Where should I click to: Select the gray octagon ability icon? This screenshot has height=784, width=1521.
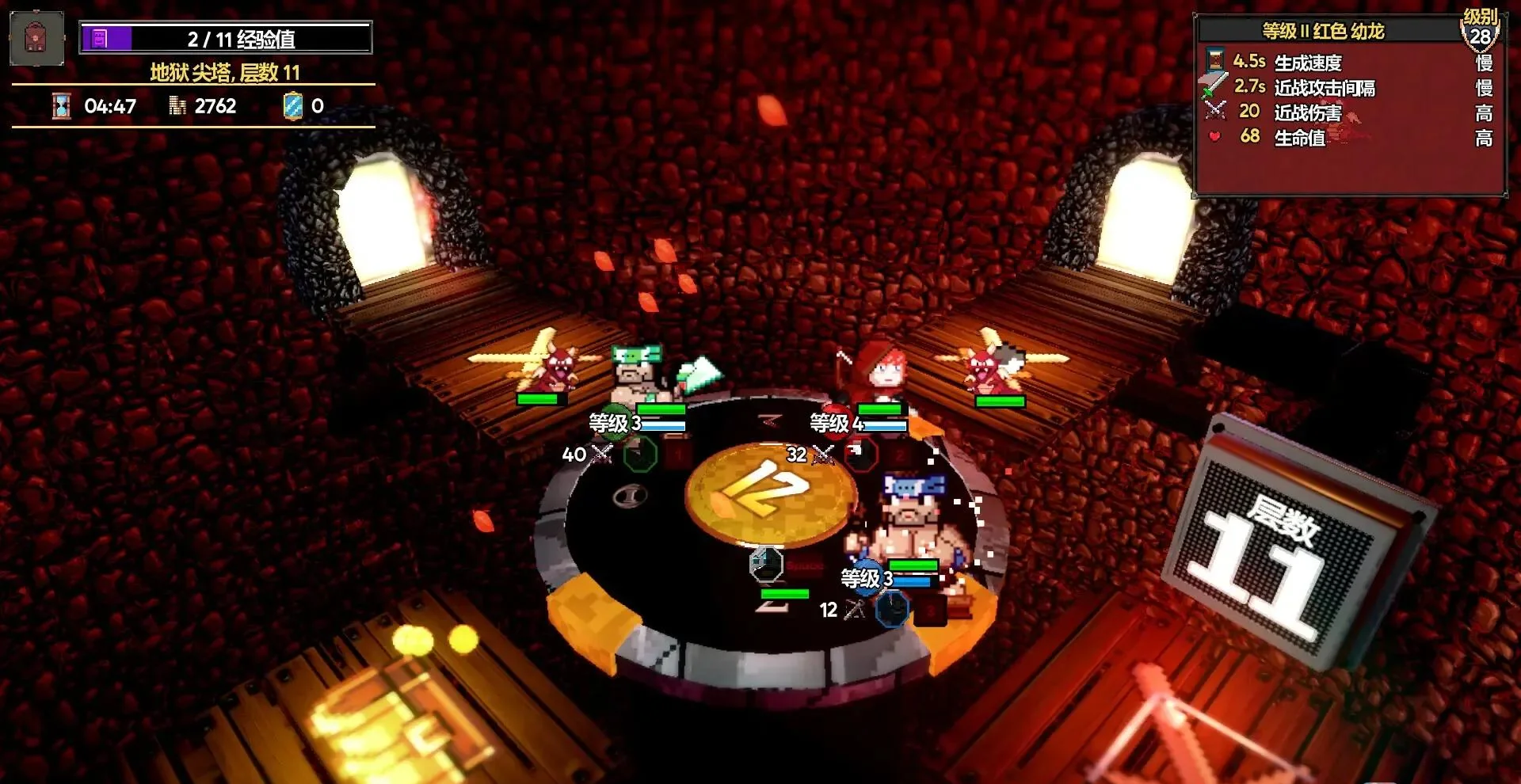coord(766,564)
